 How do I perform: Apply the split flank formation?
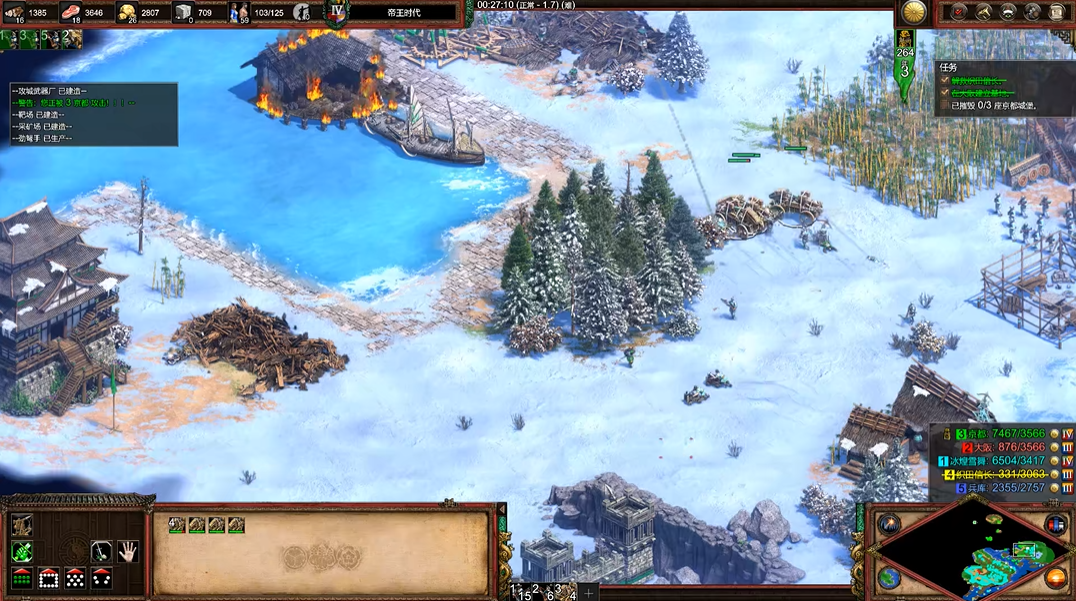point(101,577)
